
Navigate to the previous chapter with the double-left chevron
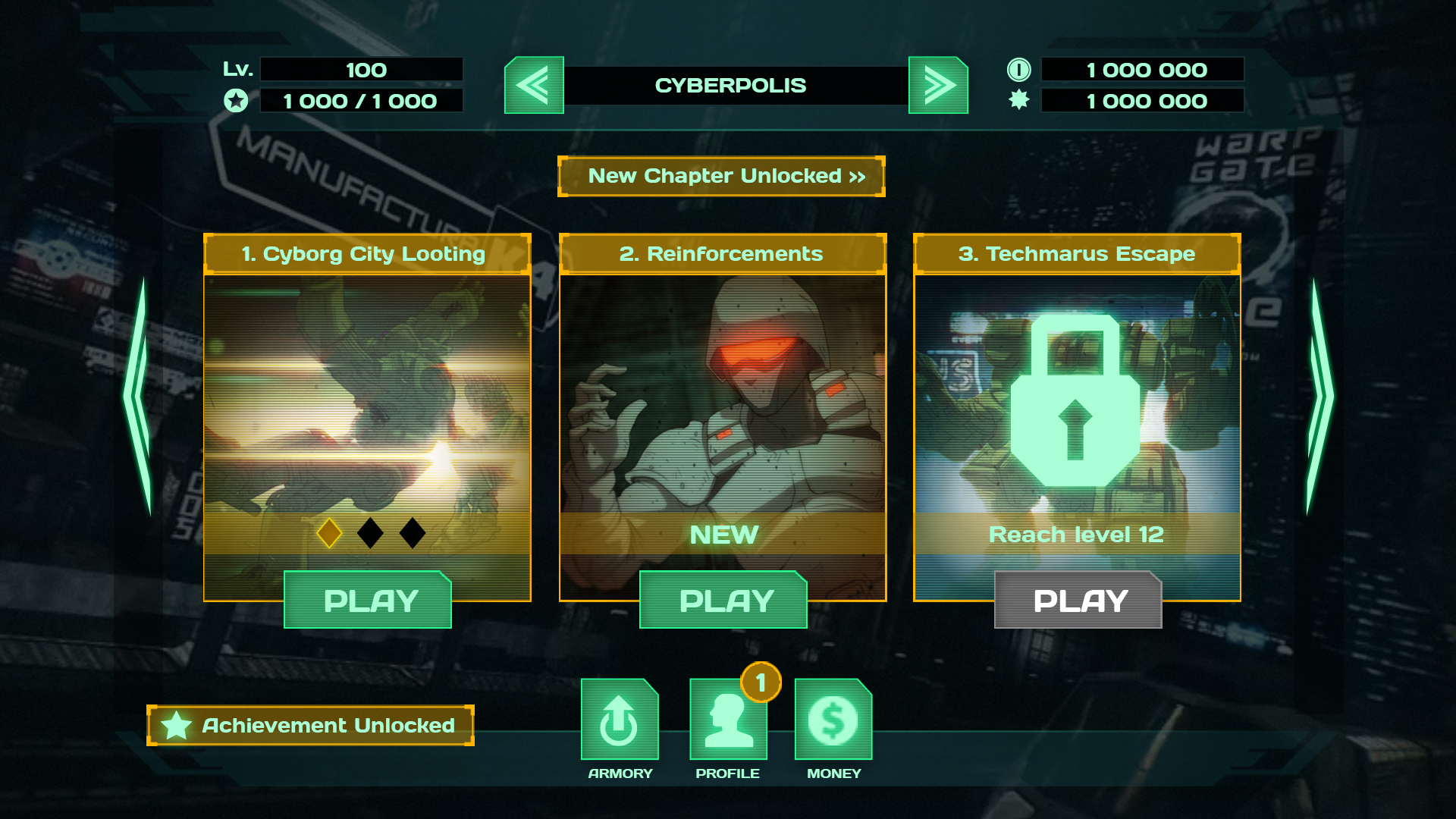click(x=533, y=85)
